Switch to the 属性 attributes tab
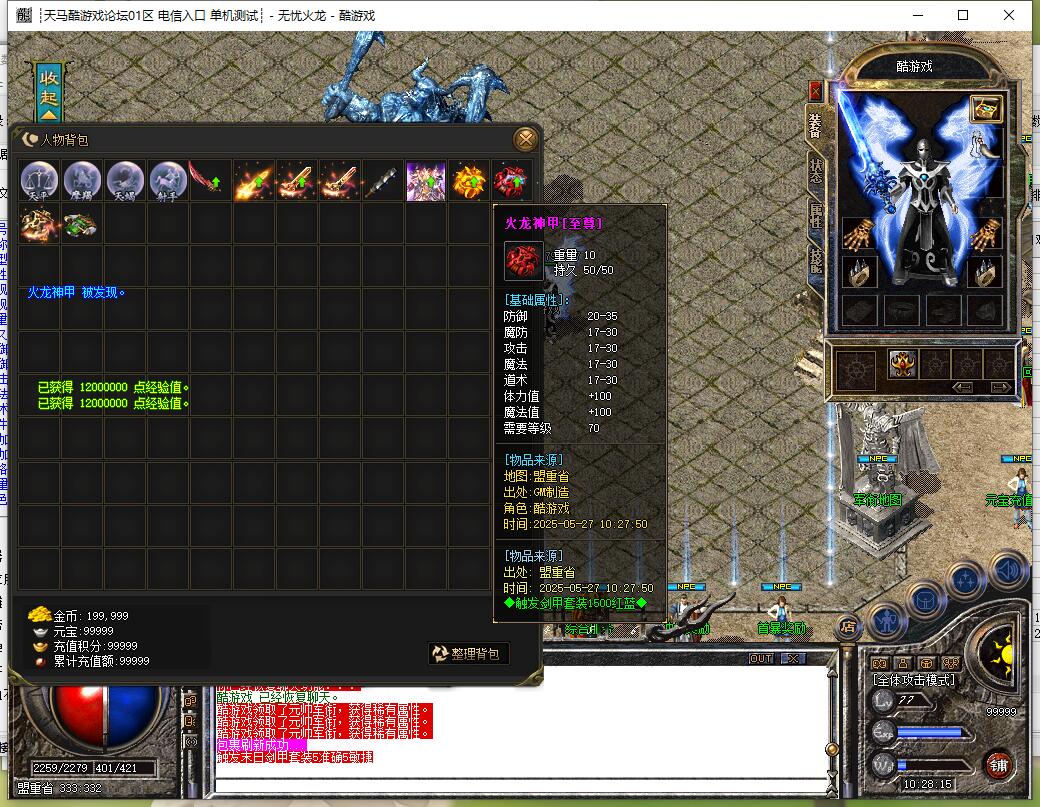Image resolution: width=1040 pixels, height=807 pixels. tap(816, 217)
